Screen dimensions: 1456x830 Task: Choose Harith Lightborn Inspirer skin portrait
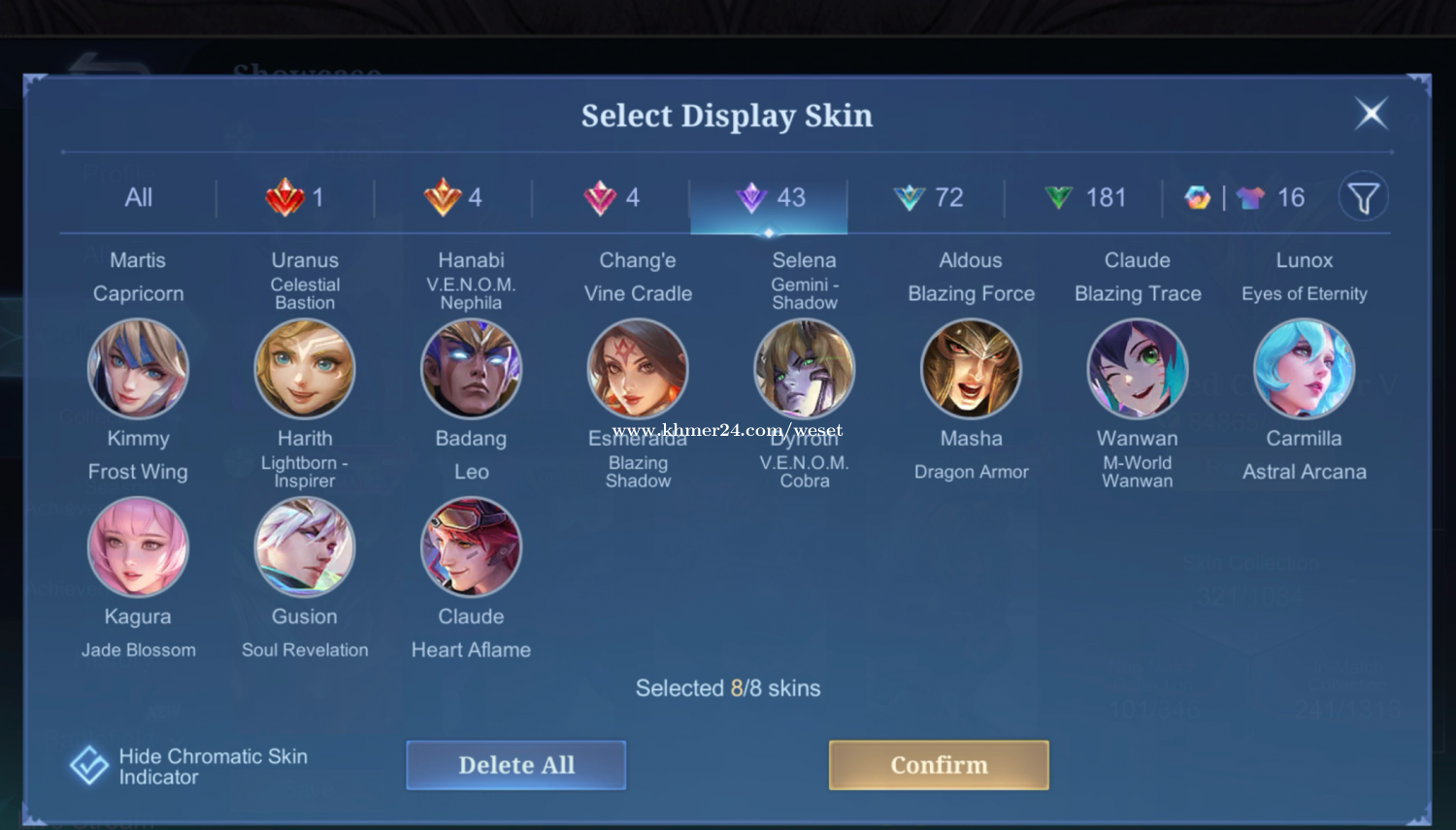click(x=305, y=369)
